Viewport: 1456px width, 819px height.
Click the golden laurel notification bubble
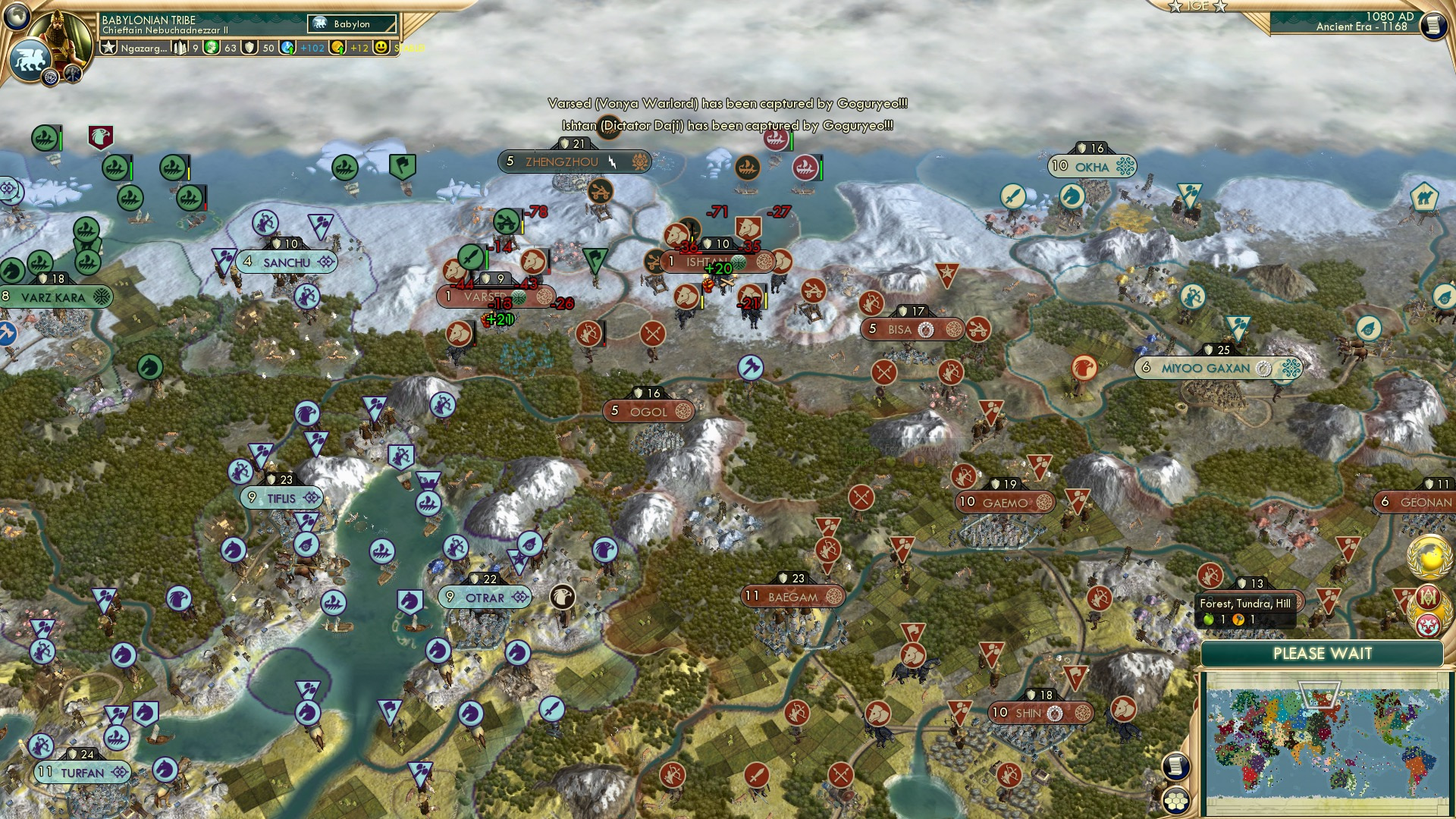tap(1431, 557)
